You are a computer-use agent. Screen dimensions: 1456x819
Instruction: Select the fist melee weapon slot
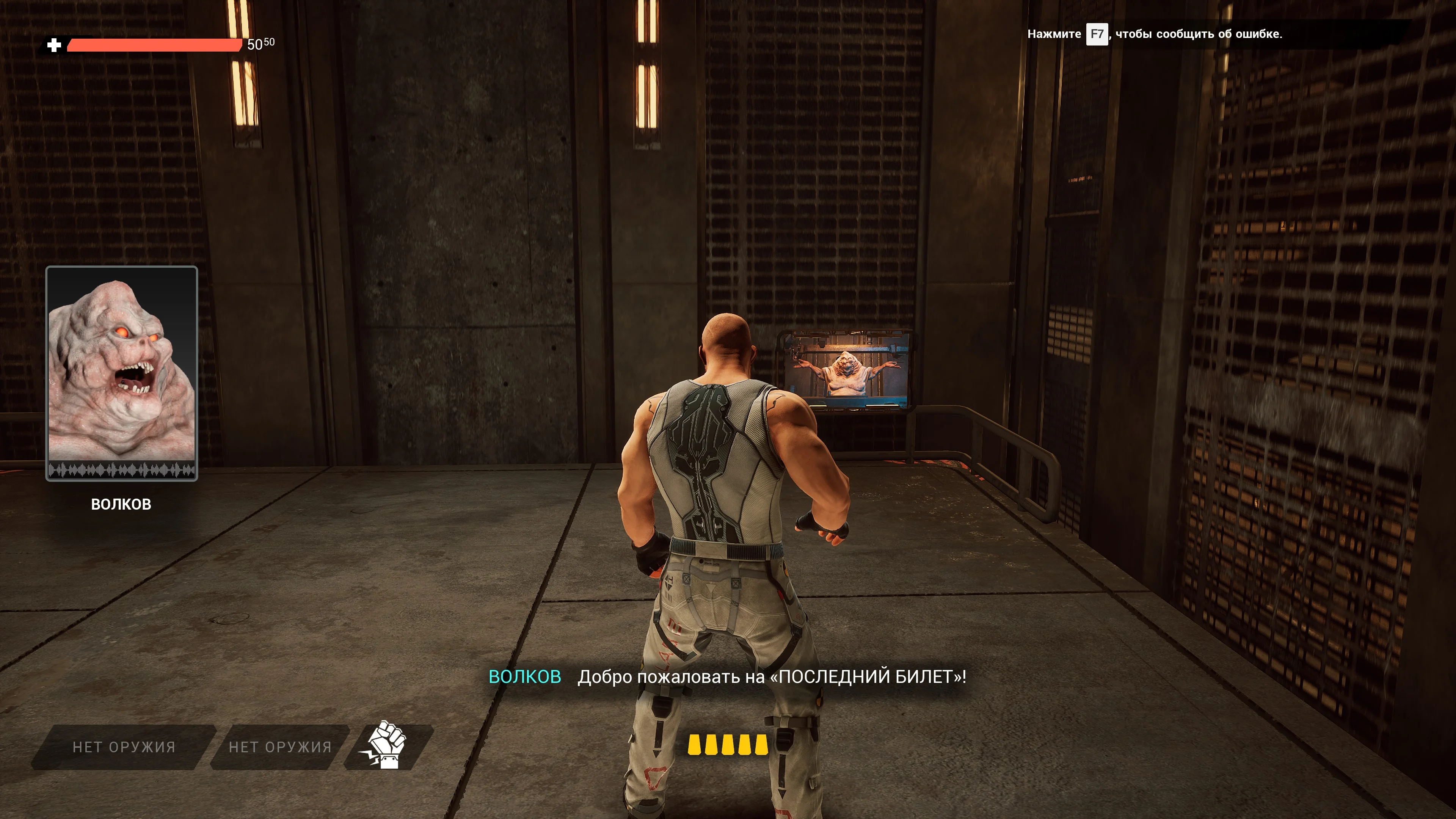388,745
